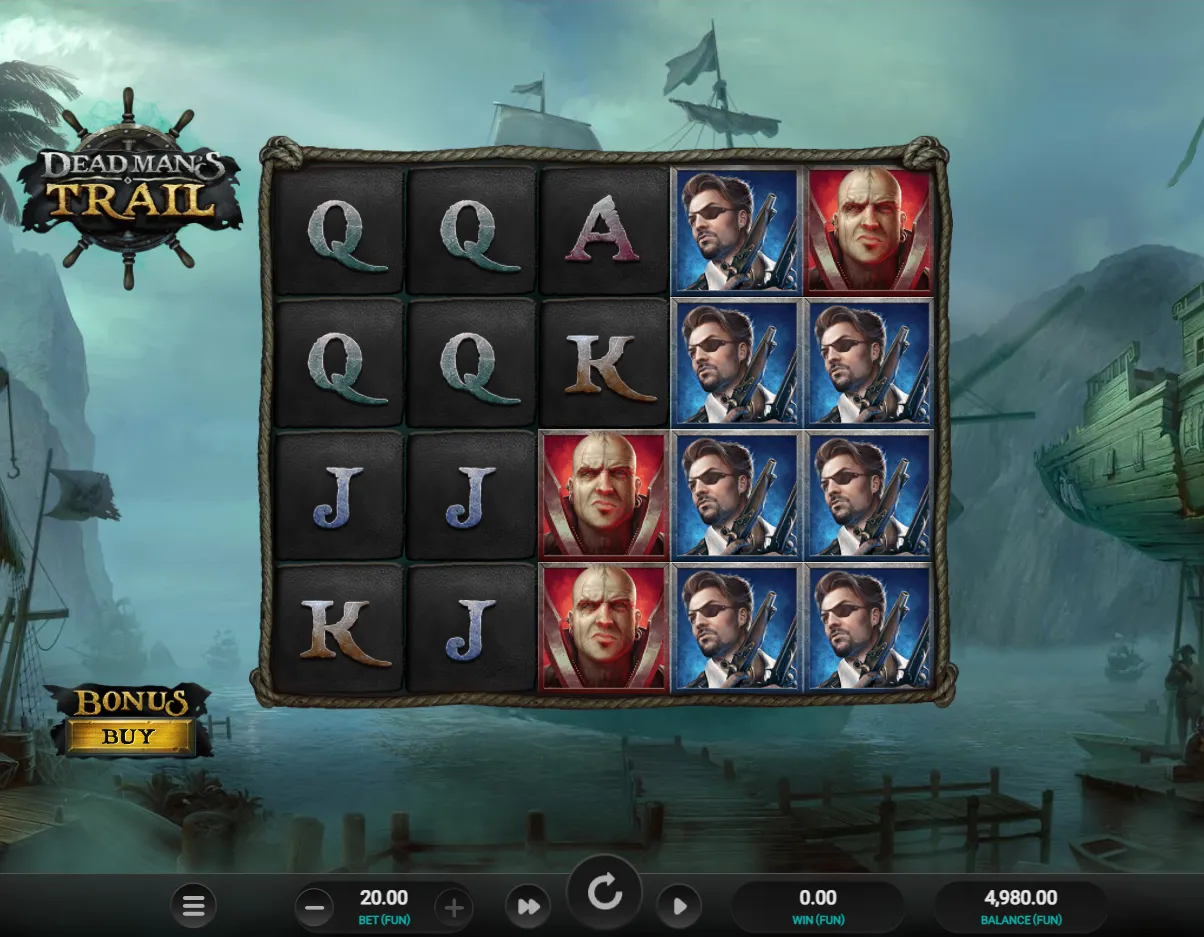Increase the bet with the plus button
The height and width of the screenshot is (937, 1204).
click(x=453, y=908)
